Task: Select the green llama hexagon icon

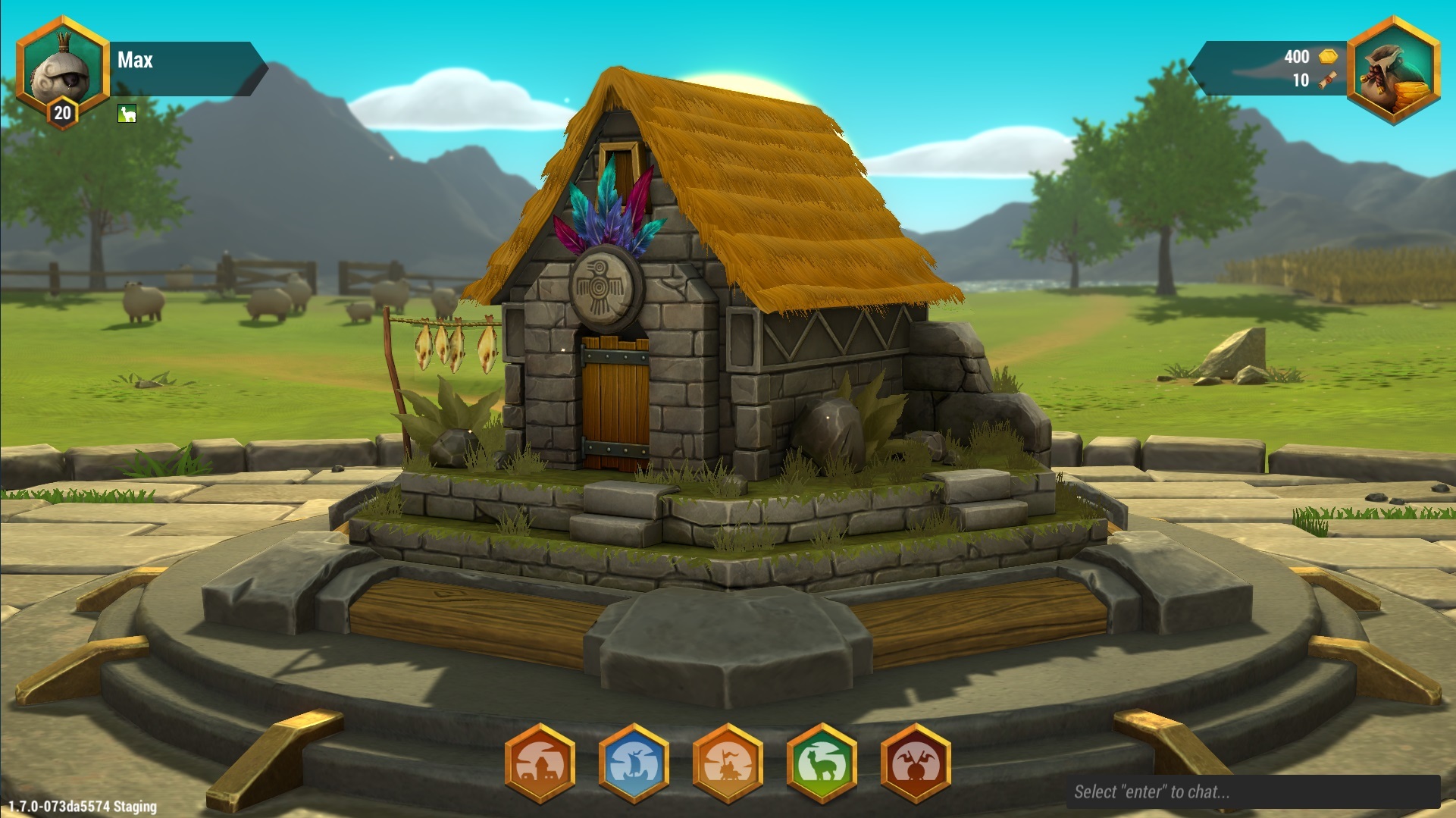Action: [x=822, y=763]
